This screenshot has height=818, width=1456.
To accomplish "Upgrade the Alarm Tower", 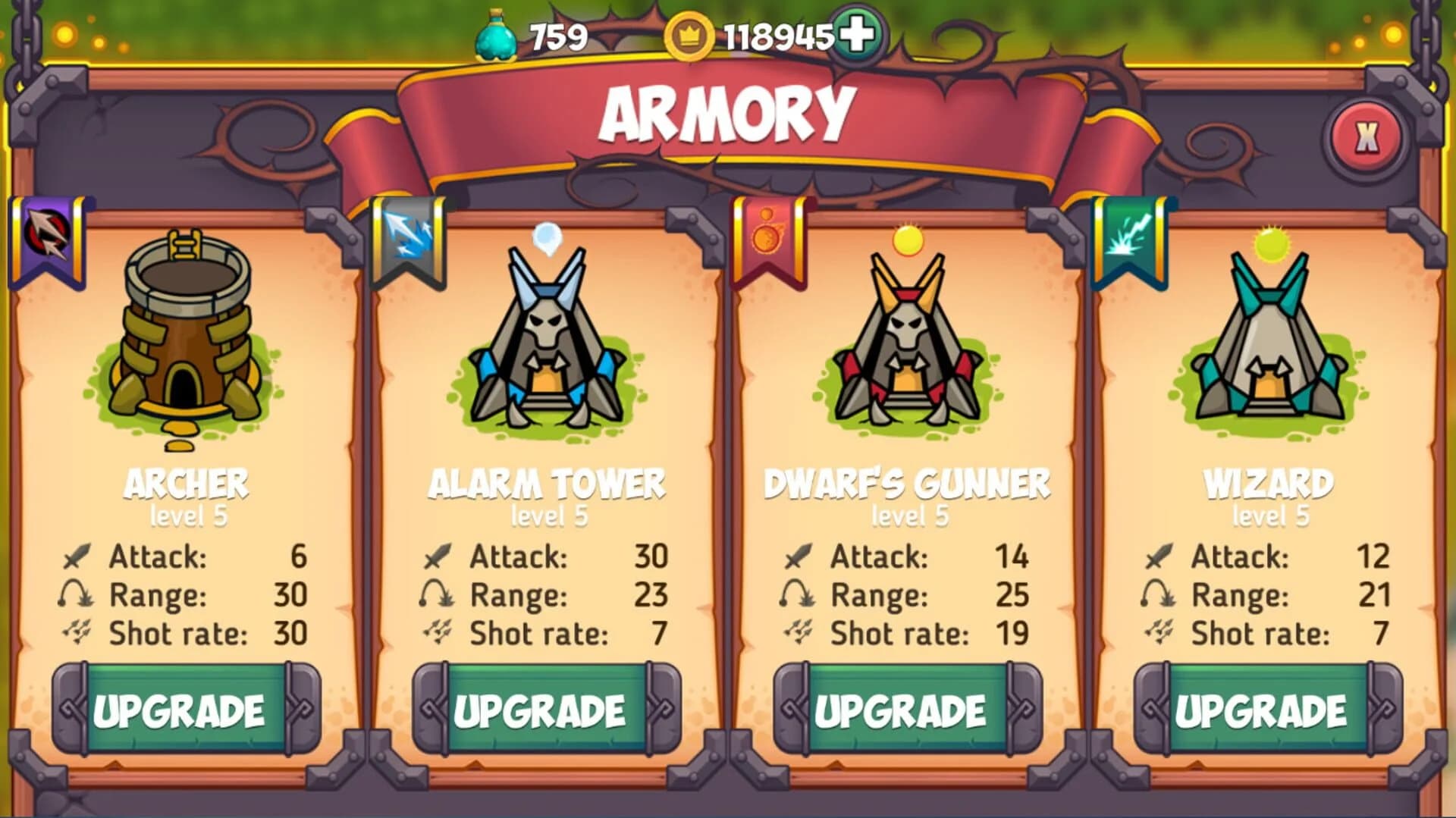I will click(x=540, y=709).
